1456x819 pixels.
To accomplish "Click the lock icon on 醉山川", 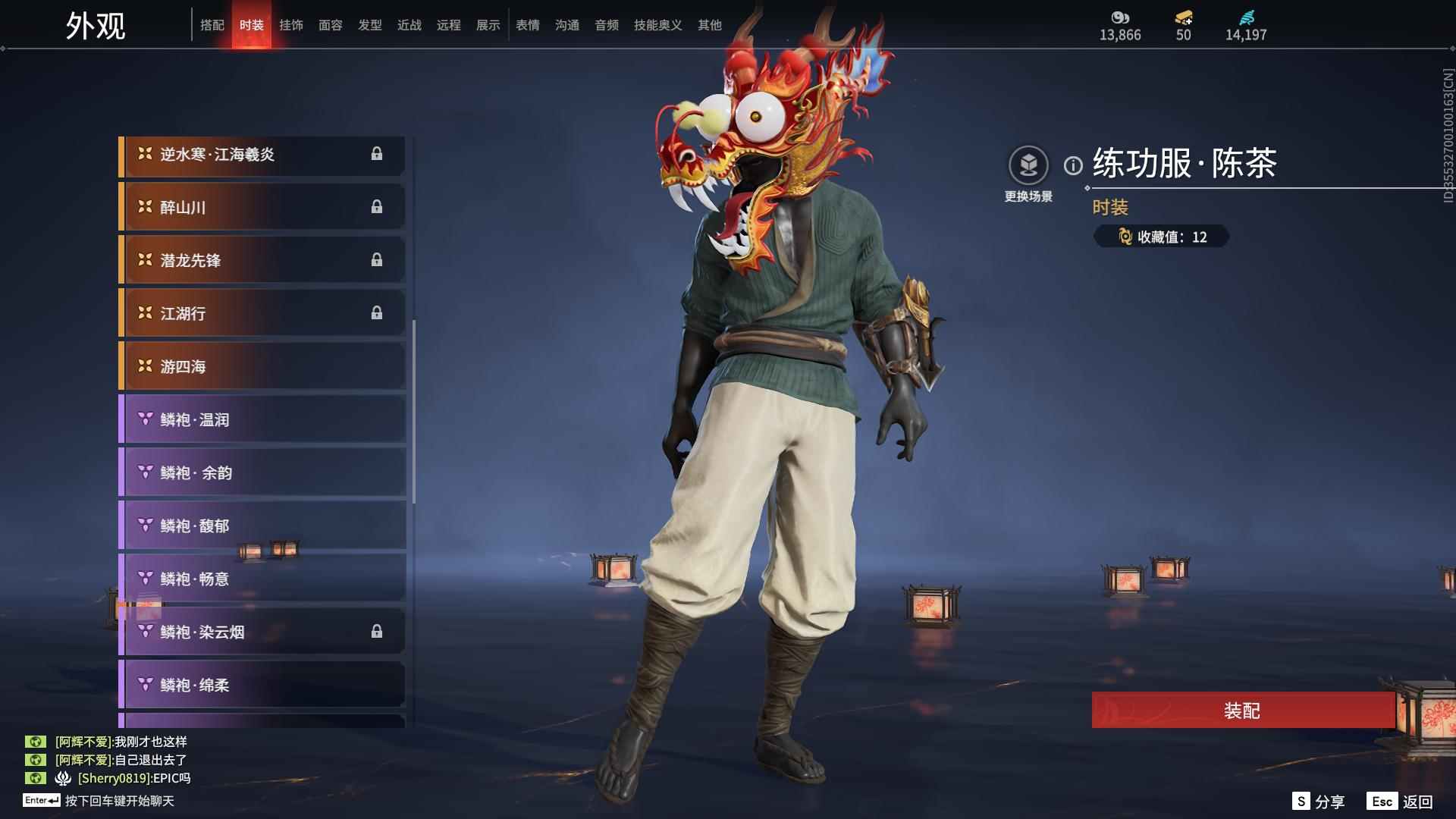I will click(377, 206).
